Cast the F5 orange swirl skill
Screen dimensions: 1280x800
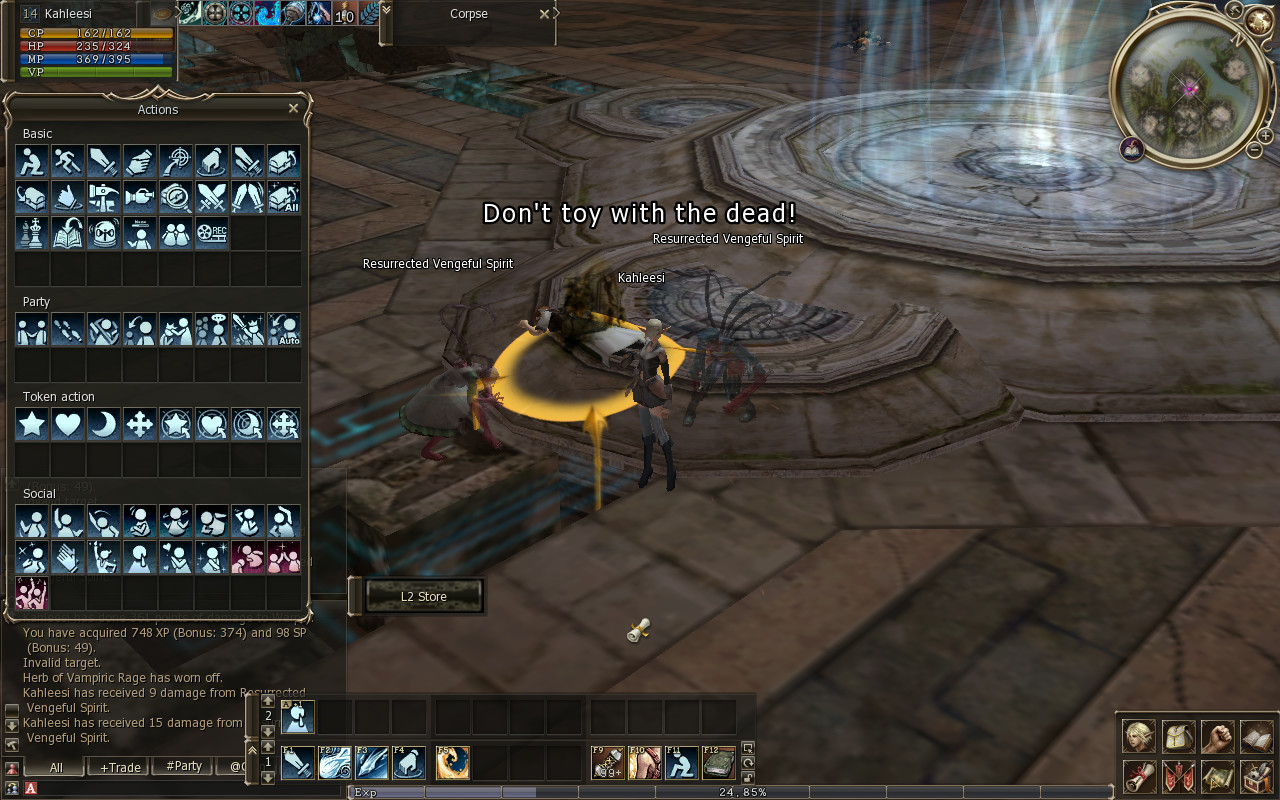pyautogui.click(x=452, y=763)
